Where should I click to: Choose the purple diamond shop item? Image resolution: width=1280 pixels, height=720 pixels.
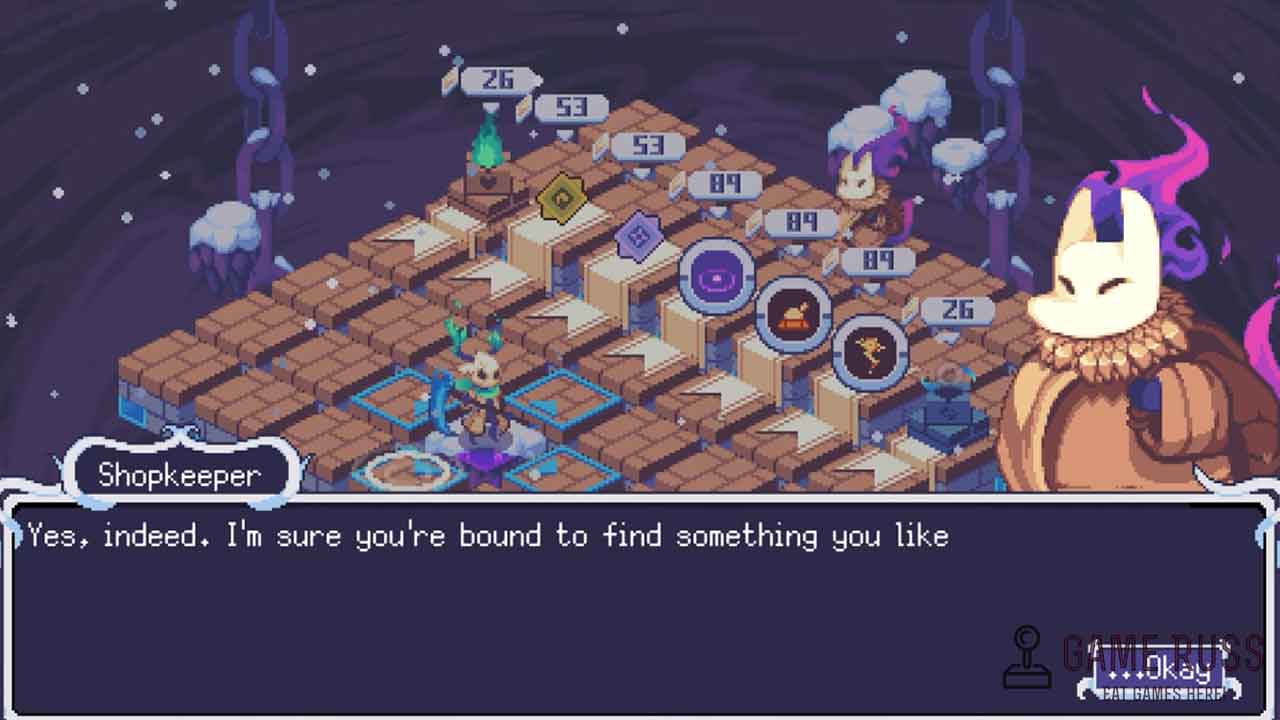point(637,239)
